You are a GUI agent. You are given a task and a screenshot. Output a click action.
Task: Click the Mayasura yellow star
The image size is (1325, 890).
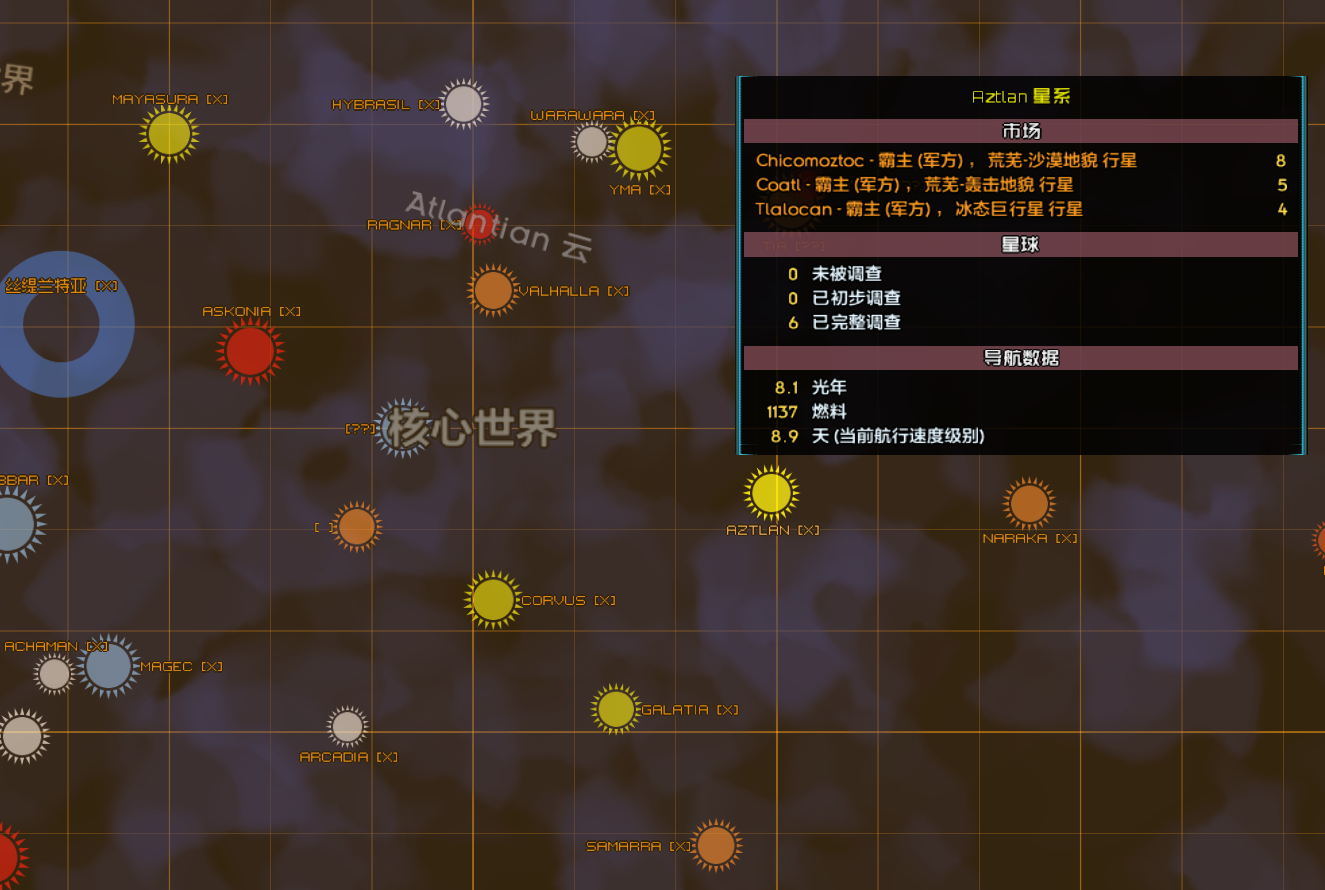pos(169,131)
